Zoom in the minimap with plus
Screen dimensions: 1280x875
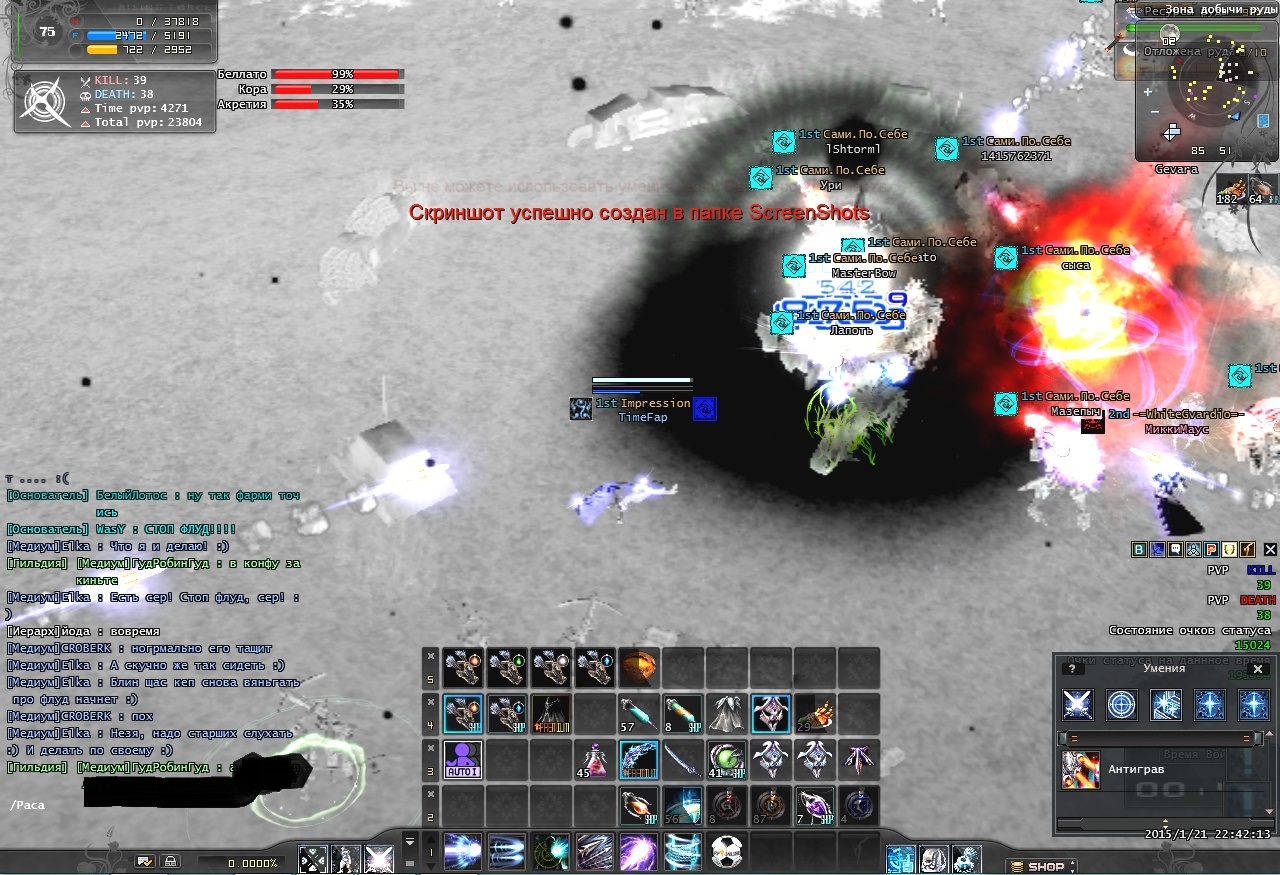click(1147, 92)
